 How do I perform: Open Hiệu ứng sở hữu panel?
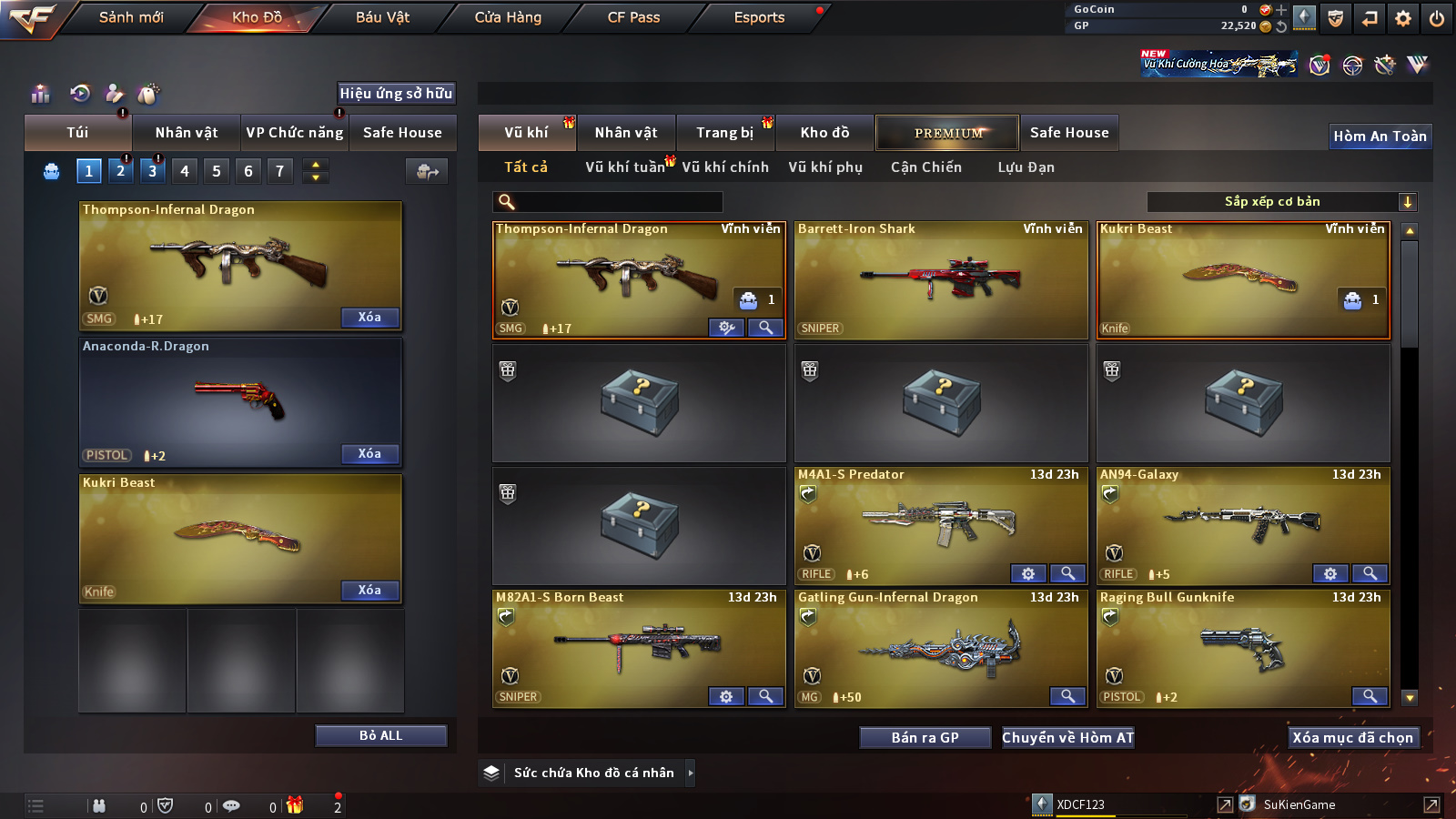pyautogui.click(x=396, y=93)
